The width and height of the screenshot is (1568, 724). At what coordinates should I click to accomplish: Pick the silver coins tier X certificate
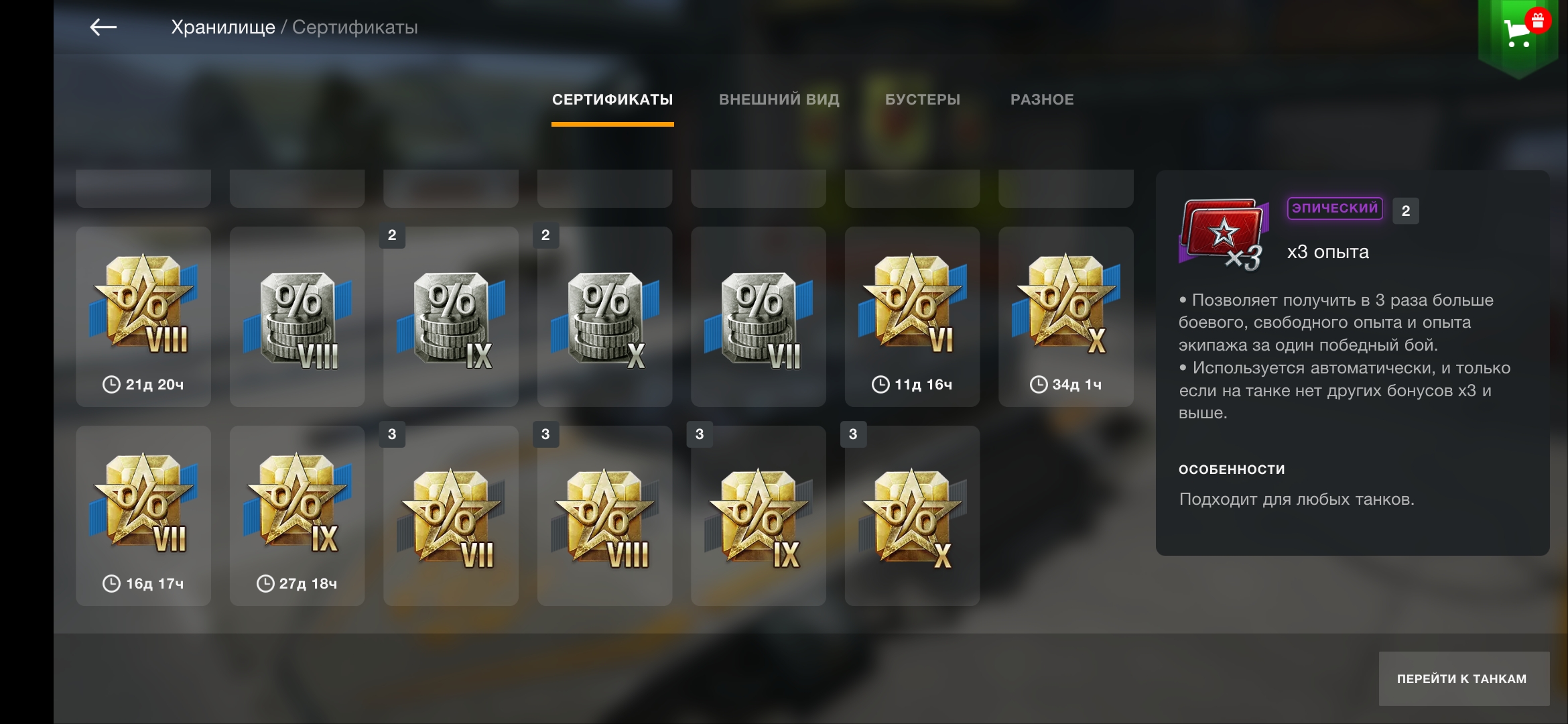point(604,316)
